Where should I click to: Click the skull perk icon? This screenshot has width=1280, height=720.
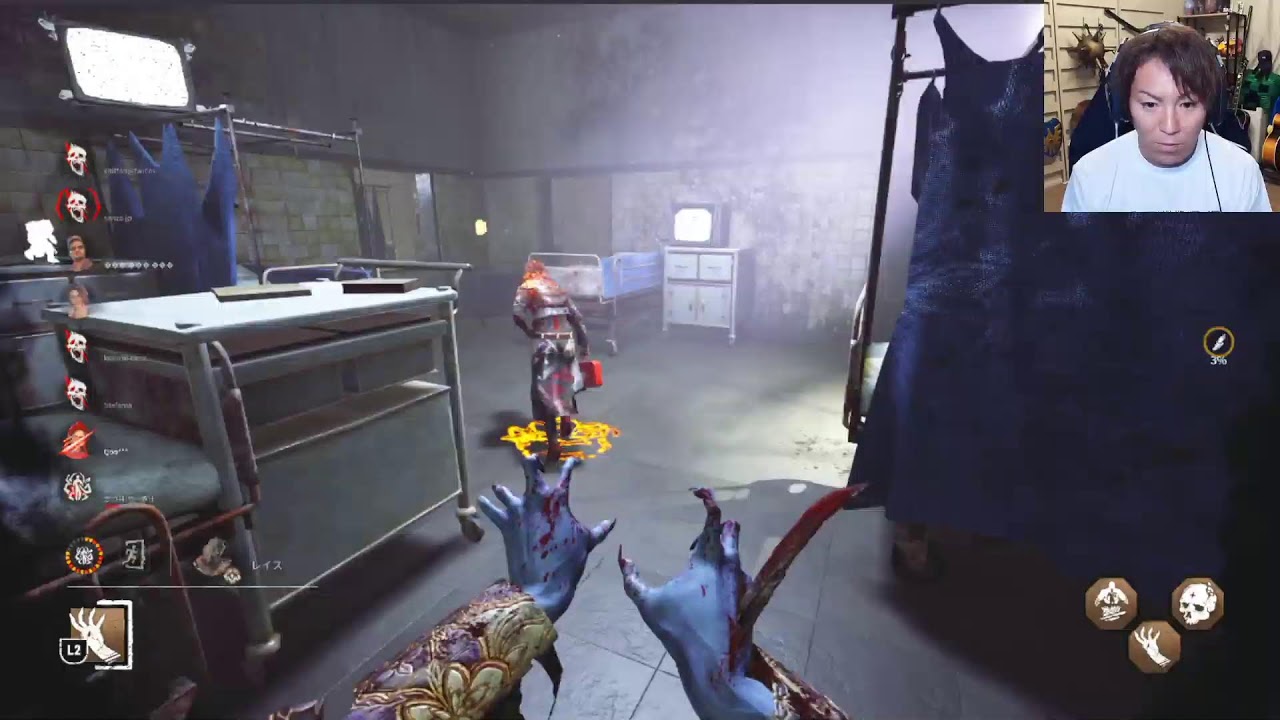[x=1197, y=603]
